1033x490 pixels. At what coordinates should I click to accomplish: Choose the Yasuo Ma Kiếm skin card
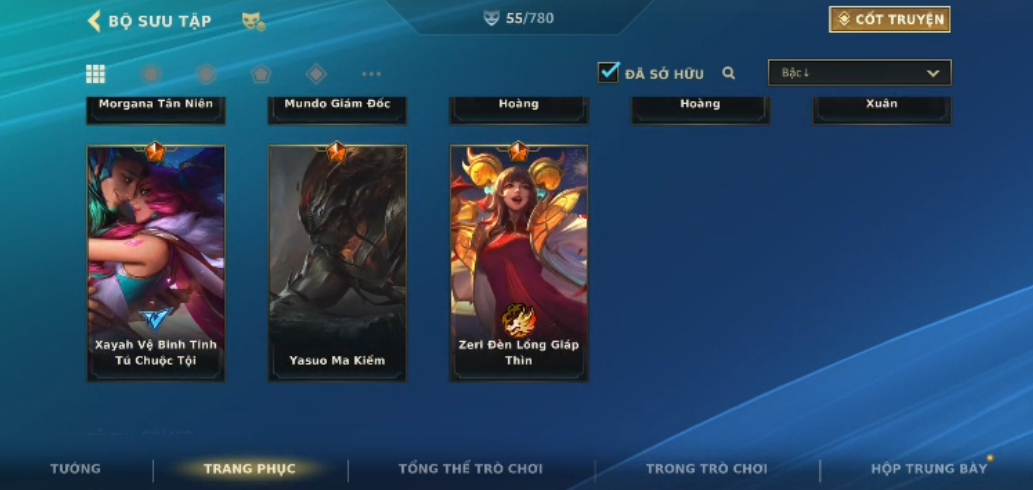click(x=337, y=262)
